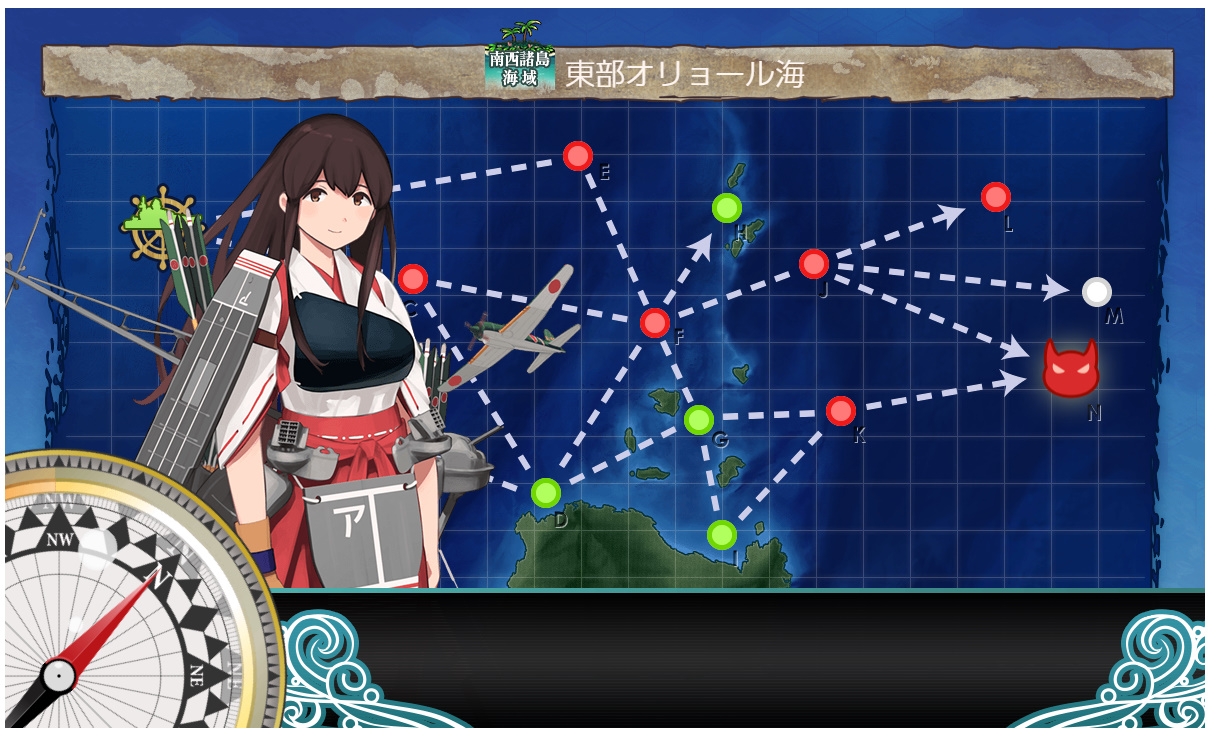Select green node G
The width and height of the screenshot is (1208, 732).
[699, 420]
